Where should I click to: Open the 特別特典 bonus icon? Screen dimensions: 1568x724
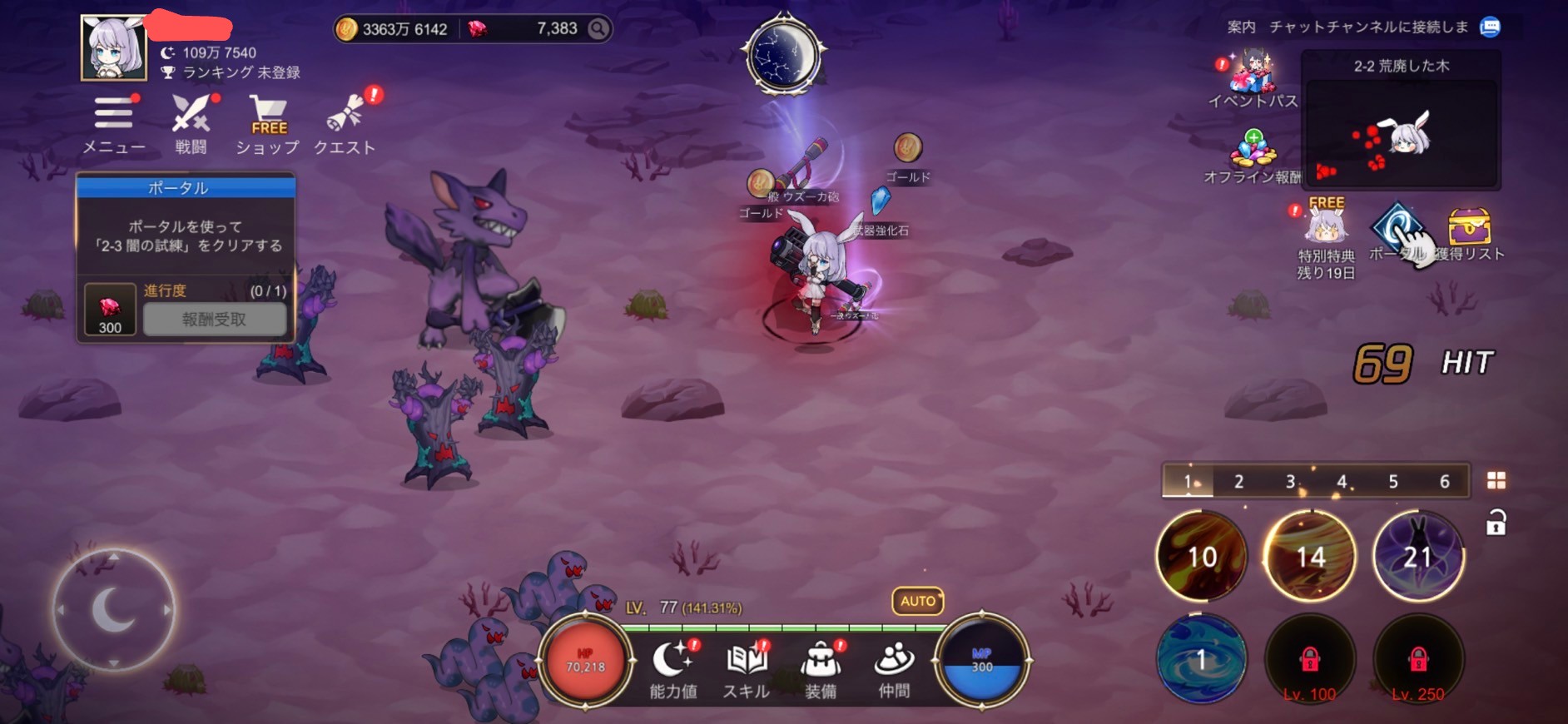coord(1326,235)
